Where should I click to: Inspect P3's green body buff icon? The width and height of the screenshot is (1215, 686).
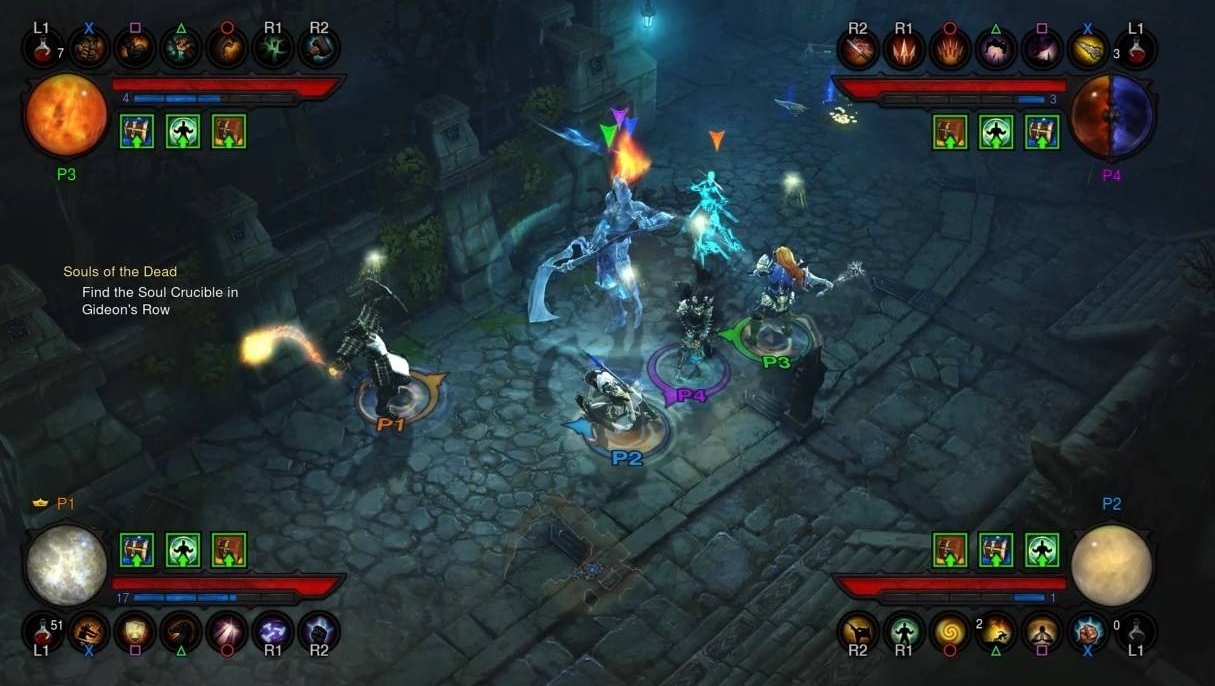[x=183, y=131]
